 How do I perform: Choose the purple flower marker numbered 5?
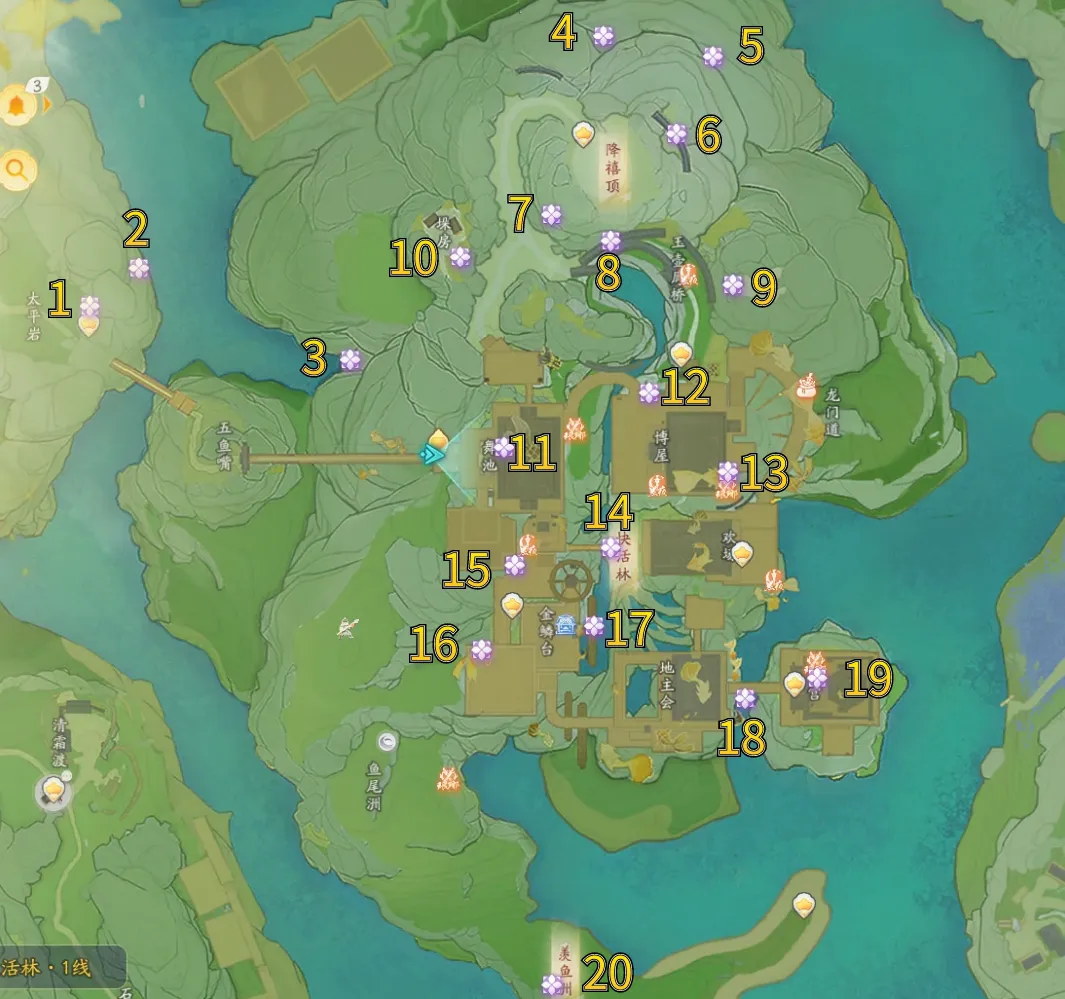[713, 57]
